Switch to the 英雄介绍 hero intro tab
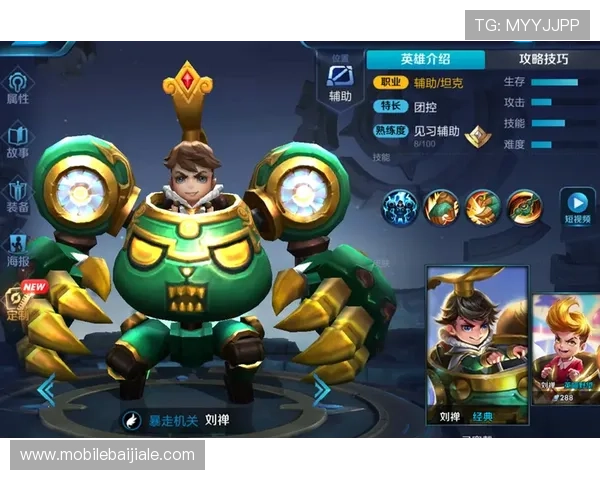 click(x=425, y=59)
